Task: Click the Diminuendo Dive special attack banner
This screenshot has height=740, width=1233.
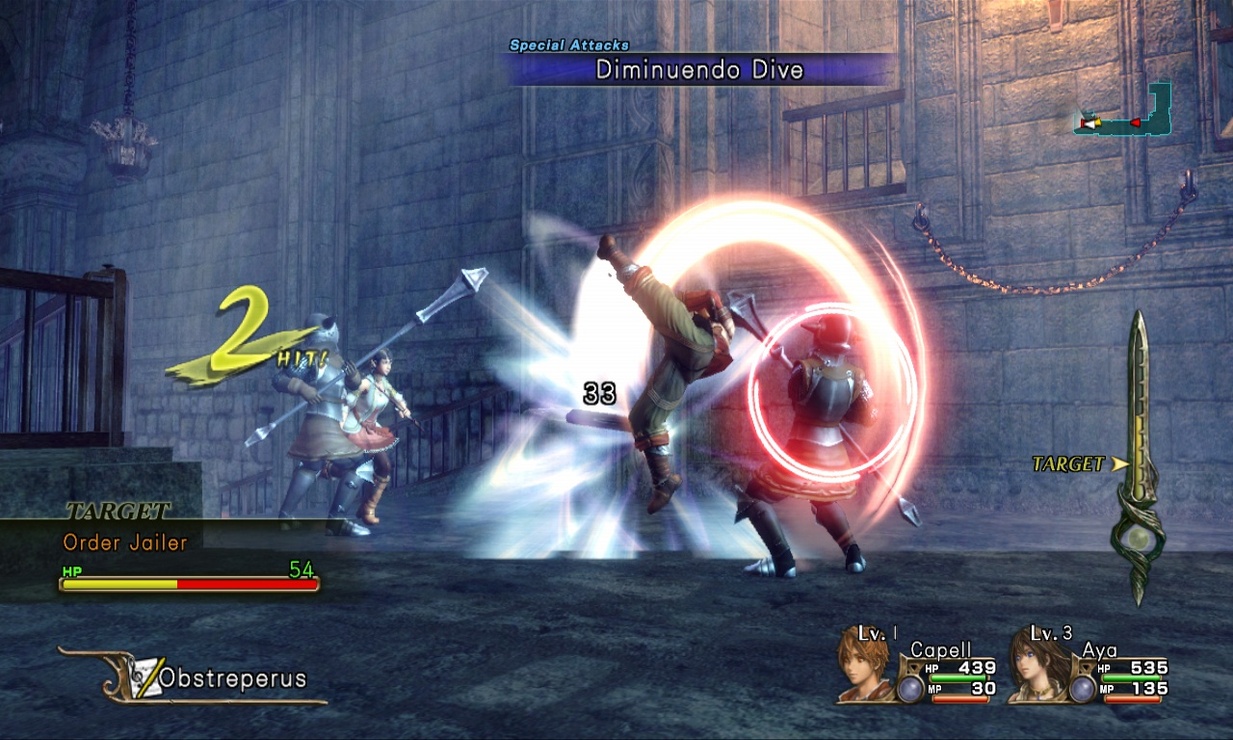Action: 699,69
